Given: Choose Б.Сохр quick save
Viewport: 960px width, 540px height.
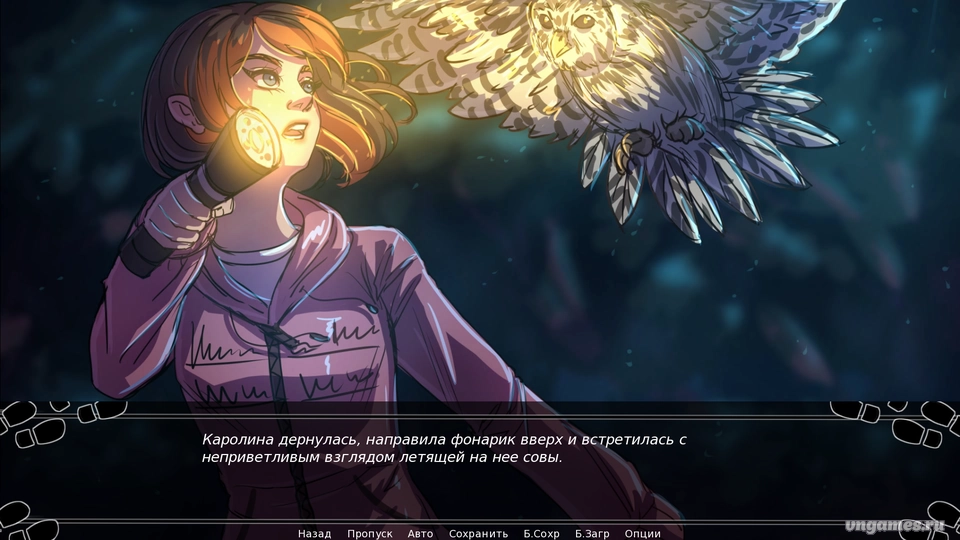Looking at the screenshot, I should click(x=541, y=534).
